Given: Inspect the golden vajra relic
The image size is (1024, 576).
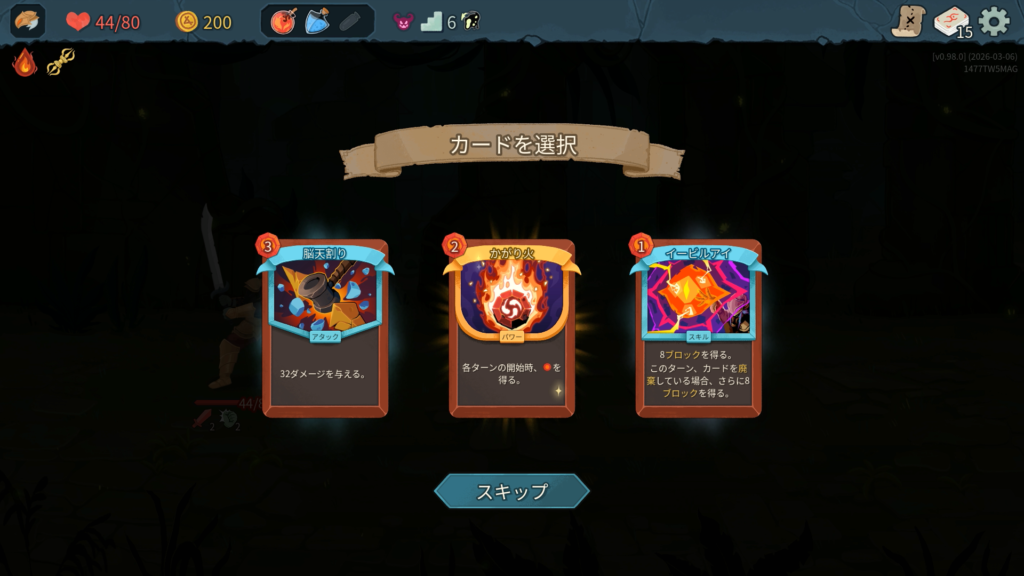Looking at the screenshot, I should [x=61, y=62].
